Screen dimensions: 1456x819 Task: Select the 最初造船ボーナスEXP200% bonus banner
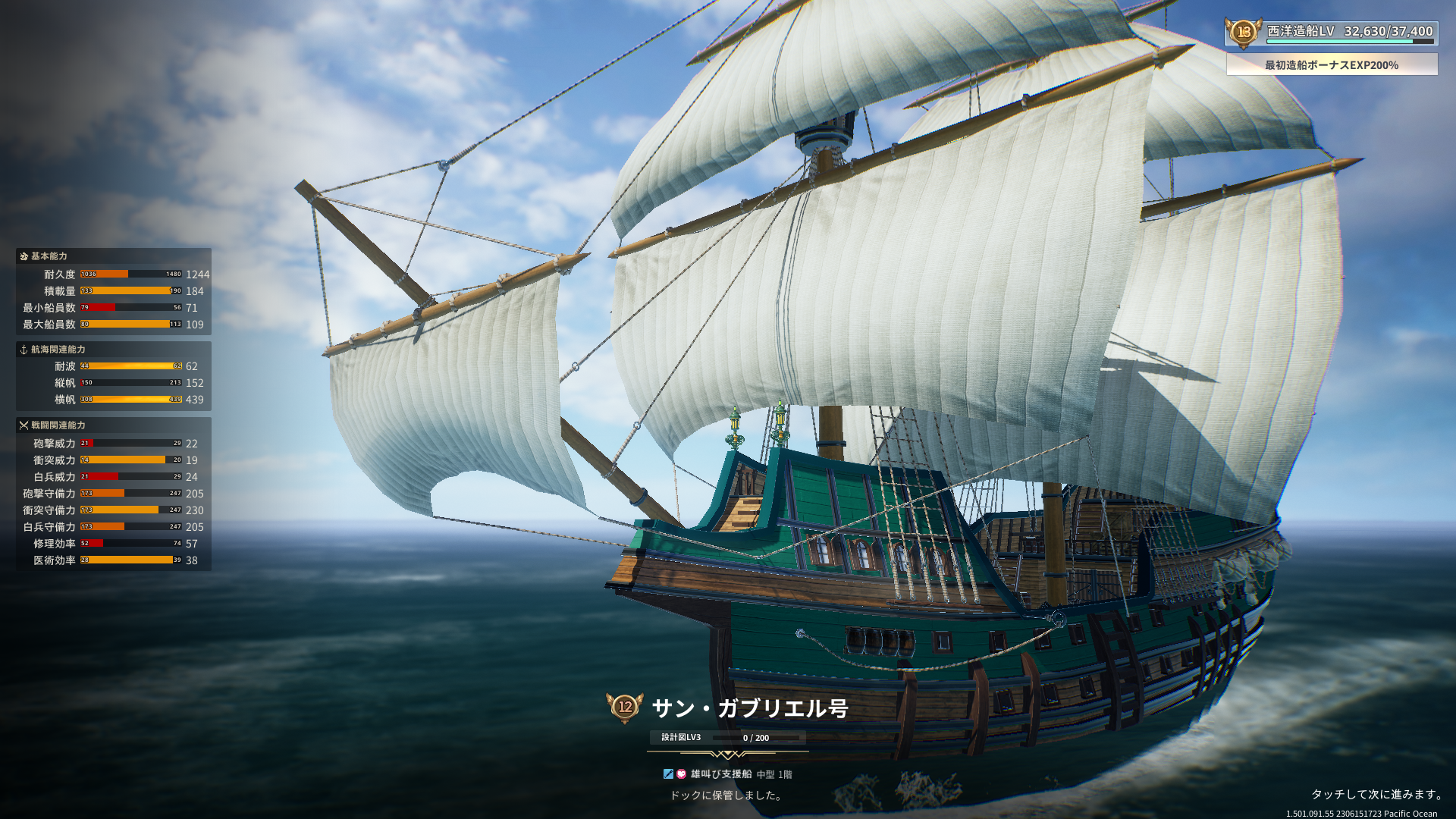(x=1331, y=65)
